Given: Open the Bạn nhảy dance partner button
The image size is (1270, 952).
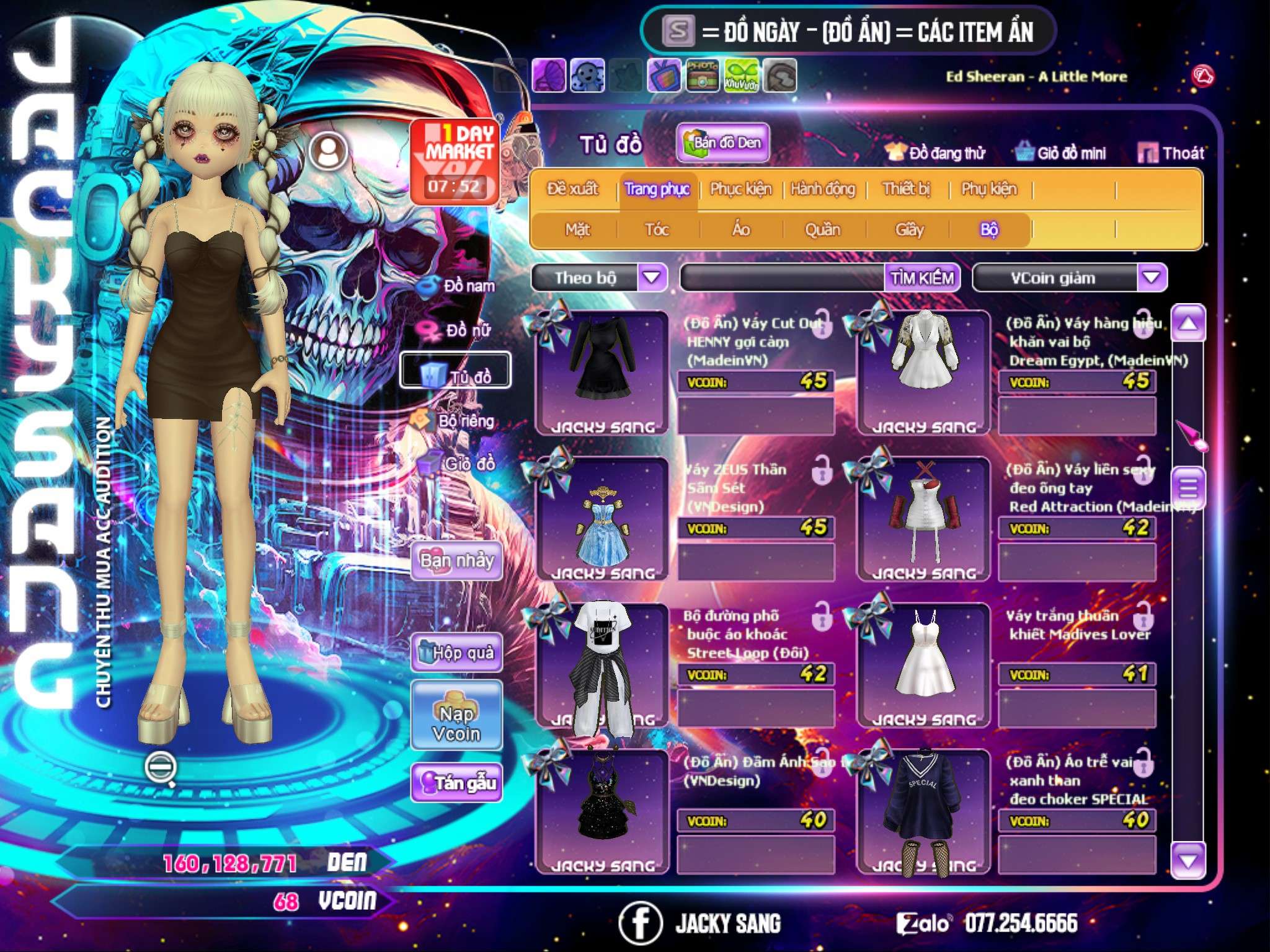Looking at the screenshot, I should pos(457,561).
